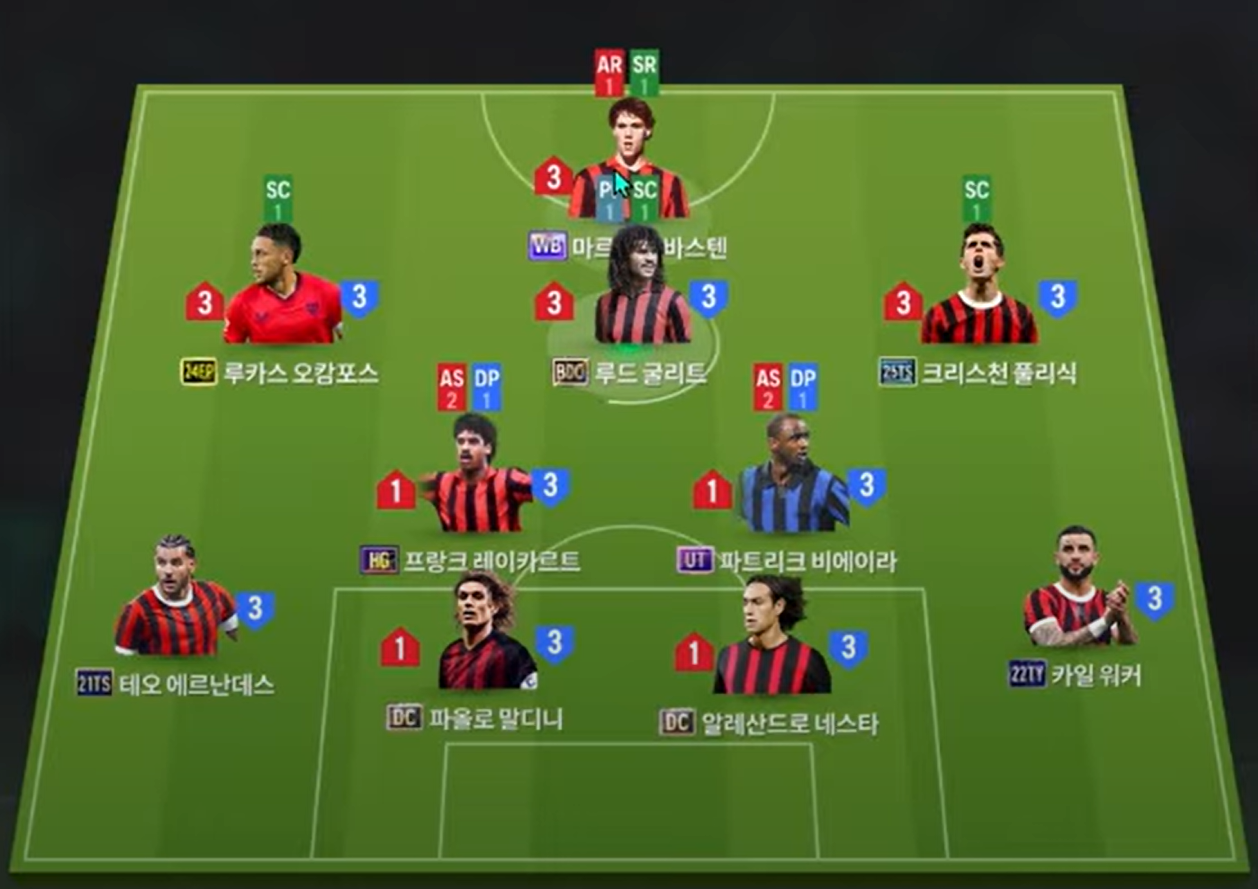Viewport: 1258px width, 889px height.
Task: Select left winger Lucas Ocampos
Action: [x=282, y=290]
